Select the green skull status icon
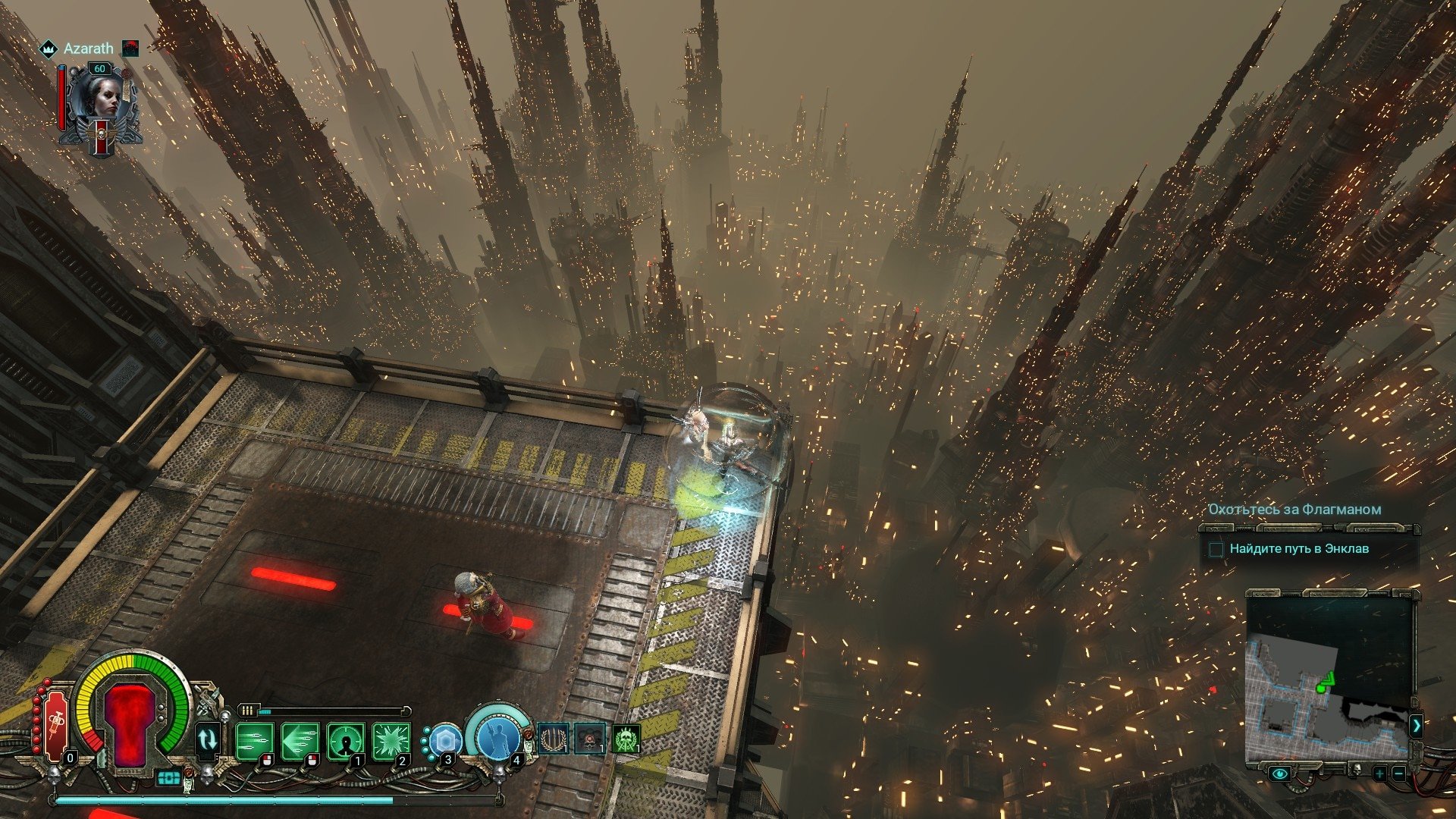 (626, 739)
